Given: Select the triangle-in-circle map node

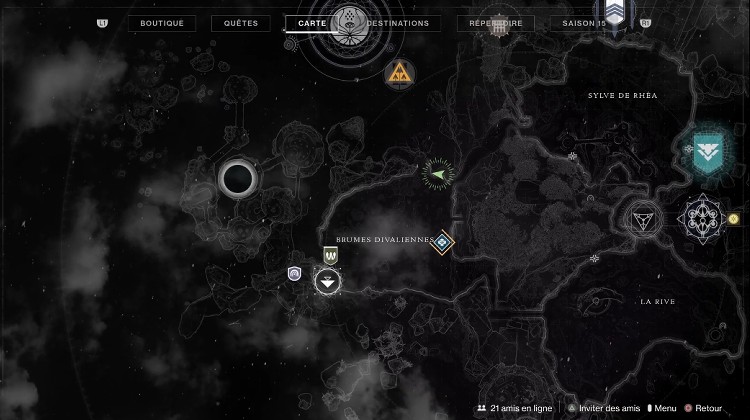Looking at the screenshot, I should click(x=642, y=217).
